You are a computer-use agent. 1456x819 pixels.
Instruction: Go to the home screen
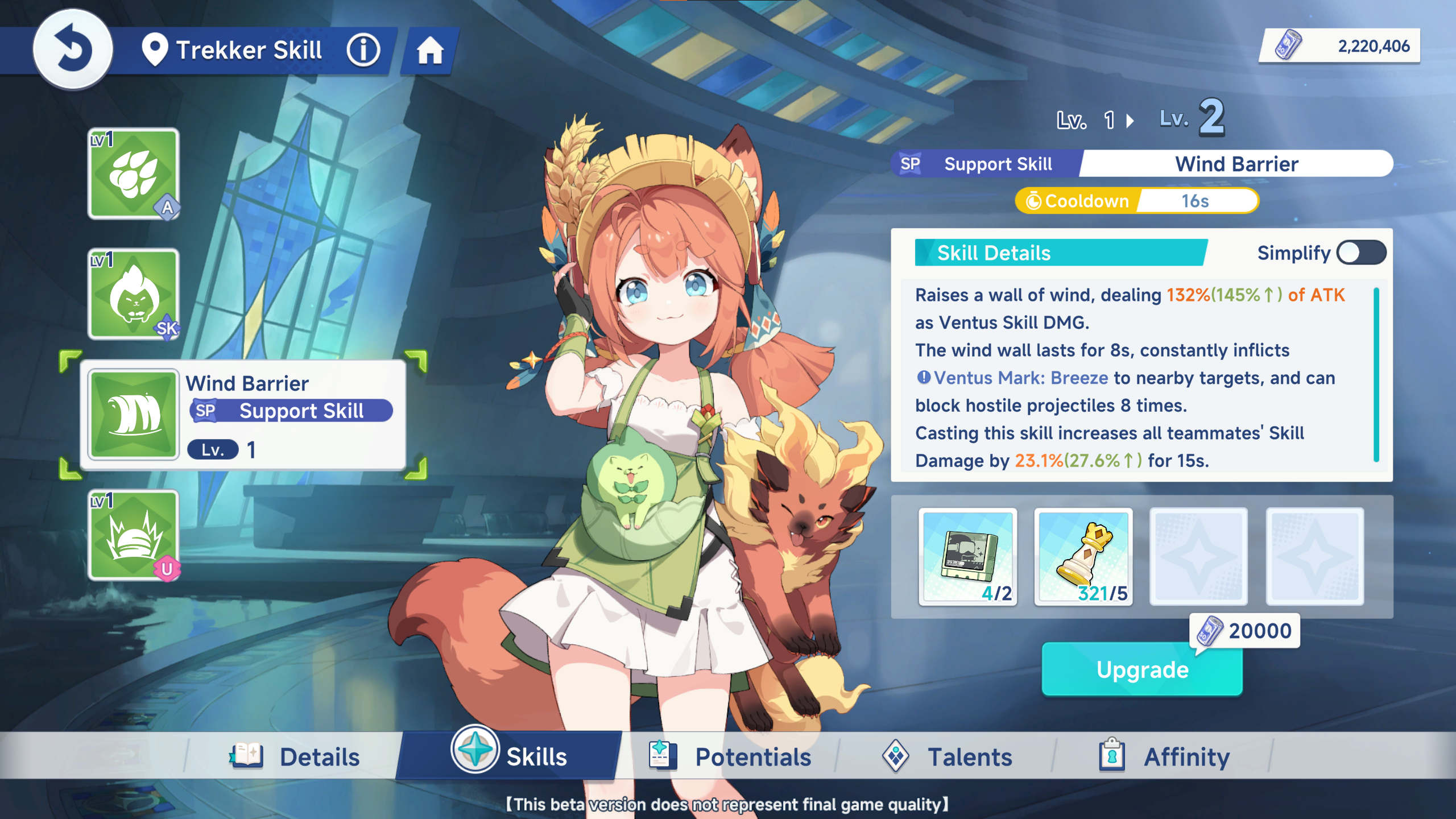pyautogui.click(x=430, y=51)
